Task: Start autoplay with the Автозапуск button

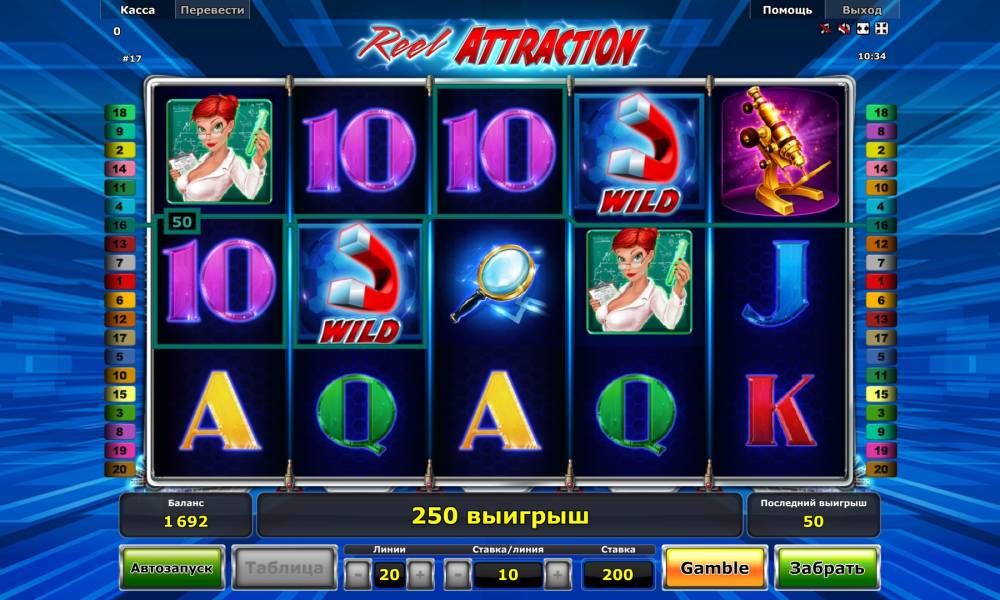Action: [x=172, y=568]
